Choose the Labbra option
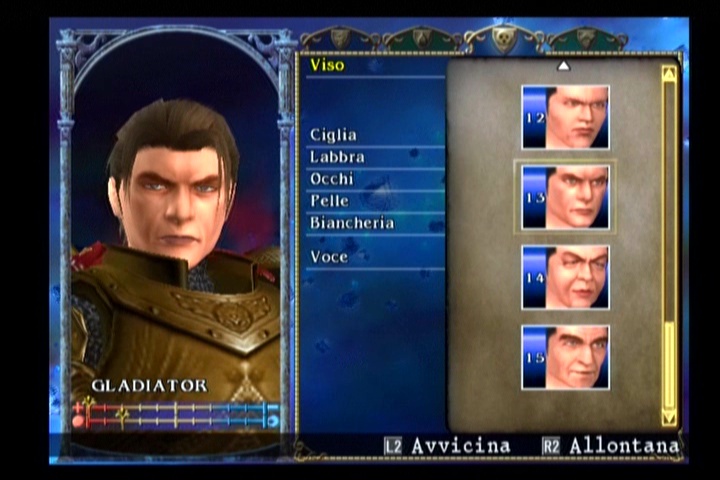This screenshot has height=480, width=720. pyautogui.click(x=337, y=157)
